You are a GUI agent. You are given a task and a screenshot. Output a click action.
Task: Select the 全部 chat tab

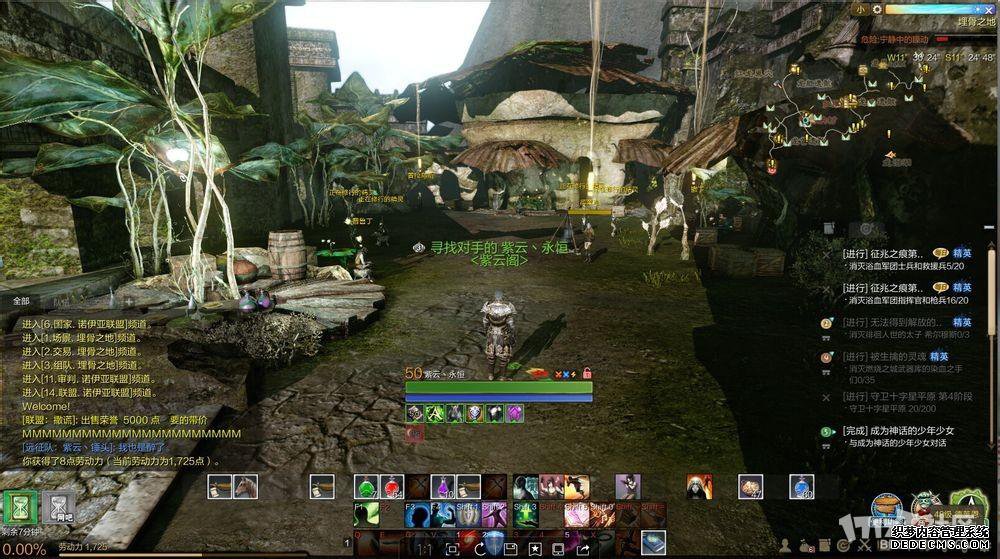tap(22, 300)
